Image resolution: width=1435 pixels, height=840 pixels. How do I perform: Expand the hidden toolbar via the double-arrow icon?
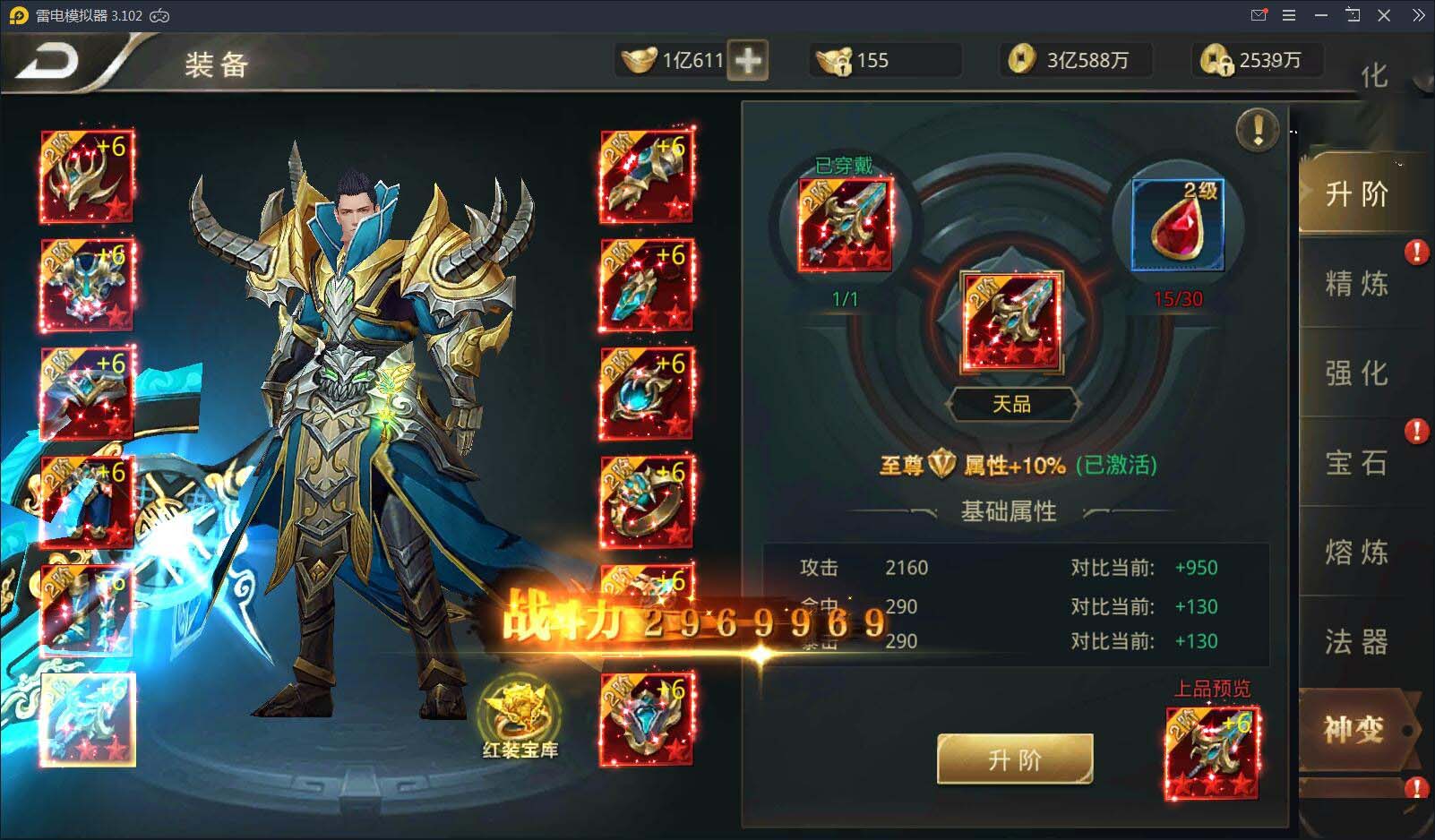1420,15
